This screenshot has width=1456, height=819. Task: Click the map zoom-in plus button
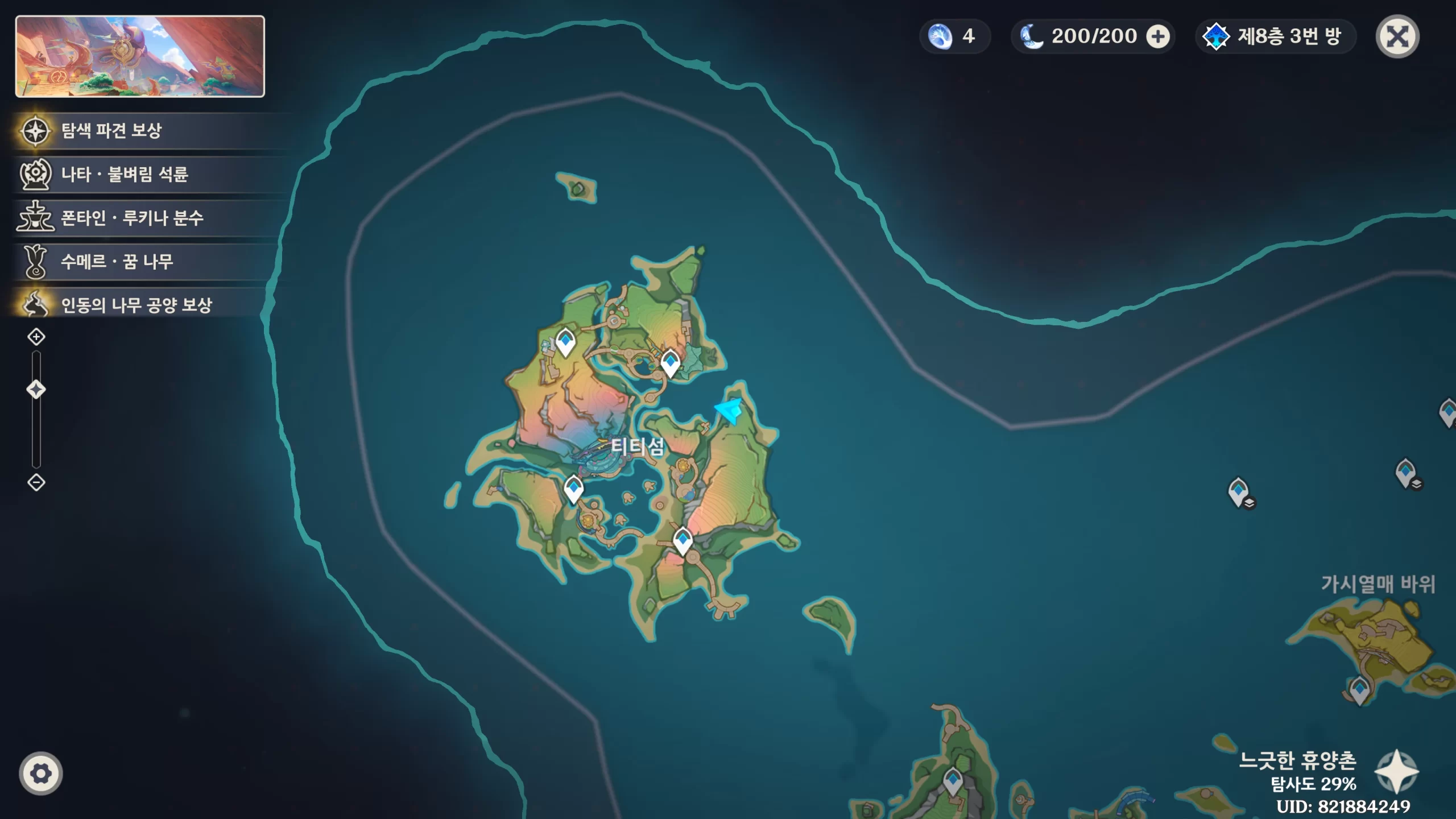coord(36,337)
